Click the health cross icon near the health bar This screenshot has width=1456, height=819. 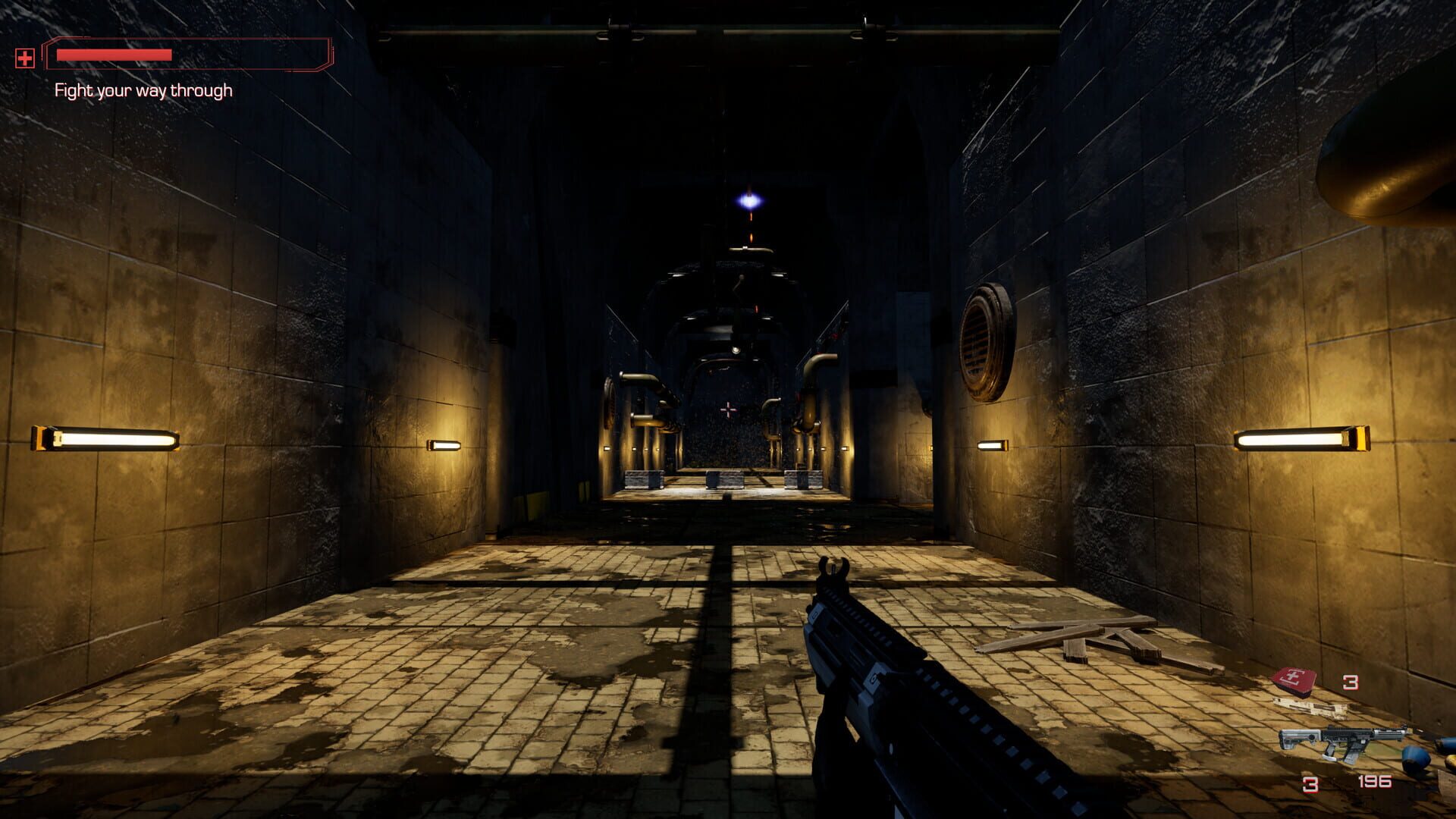point(25,58)
